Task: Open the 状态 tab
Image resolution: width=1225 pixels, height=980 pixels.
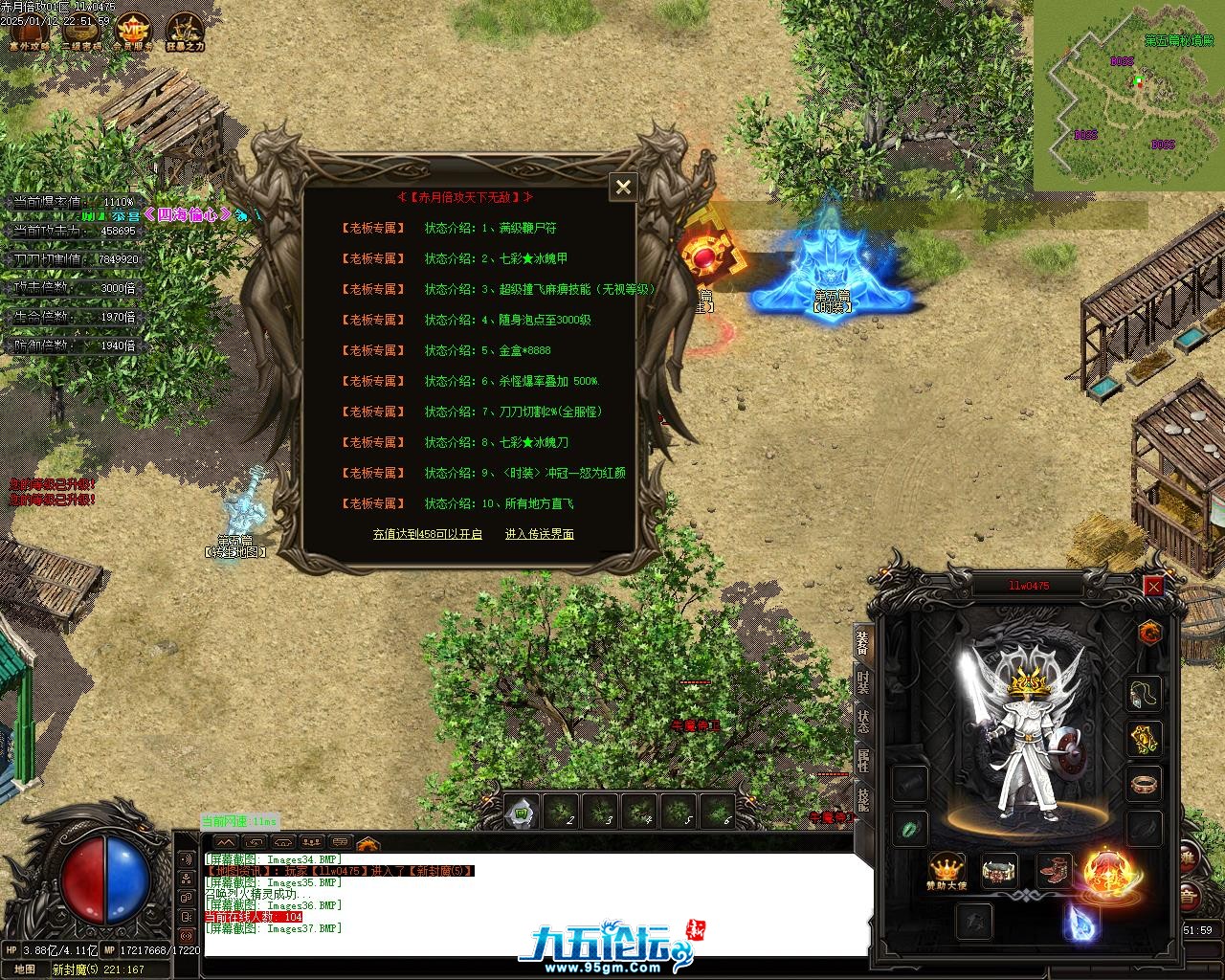Action: coord(862,721)
